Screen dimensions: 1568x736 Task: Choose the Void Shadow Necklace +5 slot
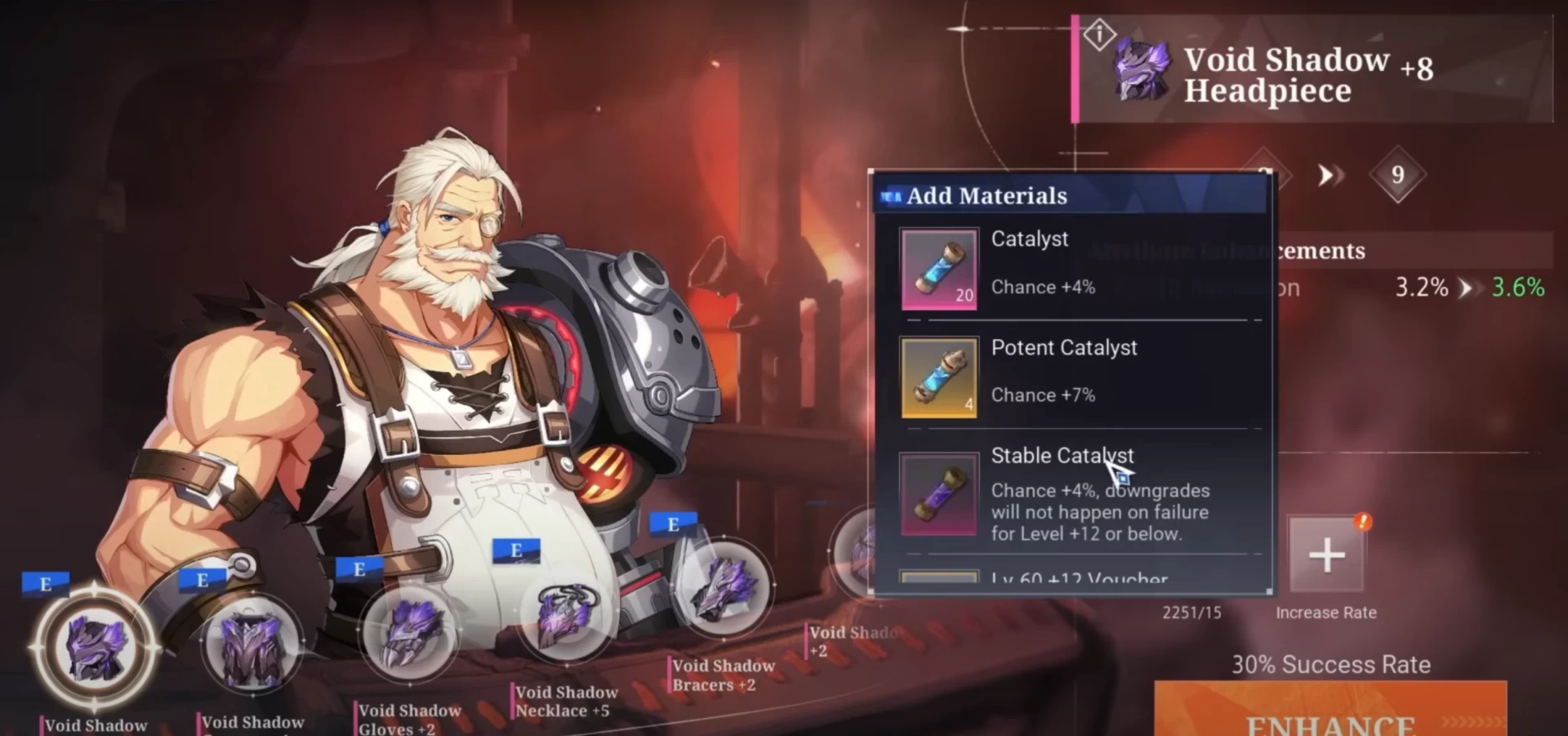(x=566, y=619)
